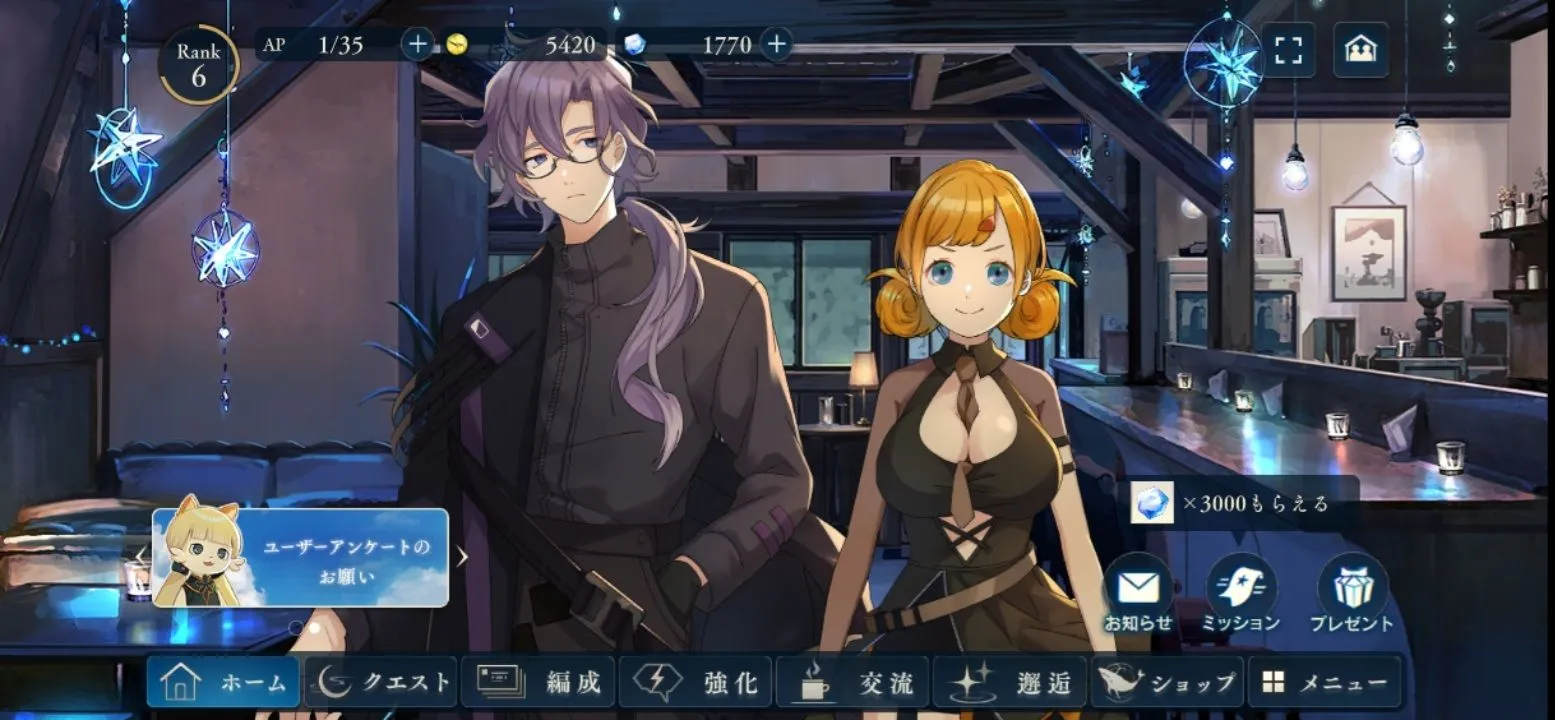The width and height of the screenshot is (1555, 720).
Task: Switch to the 交流 interaction screen
Action: pyautogui.click(x=853, y=683)
